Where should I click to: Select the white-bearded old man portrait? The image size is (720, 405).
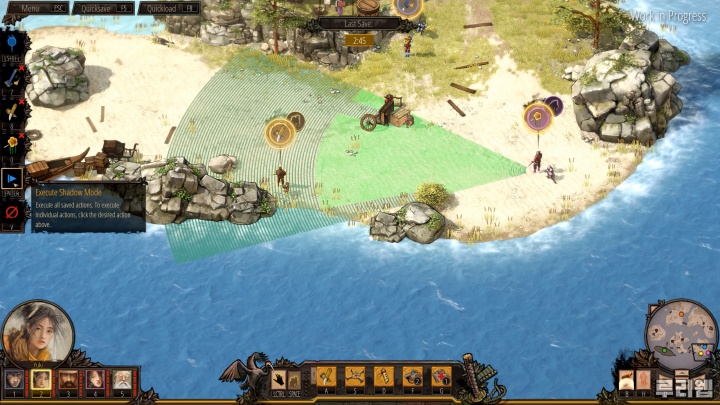click(121, 379)
